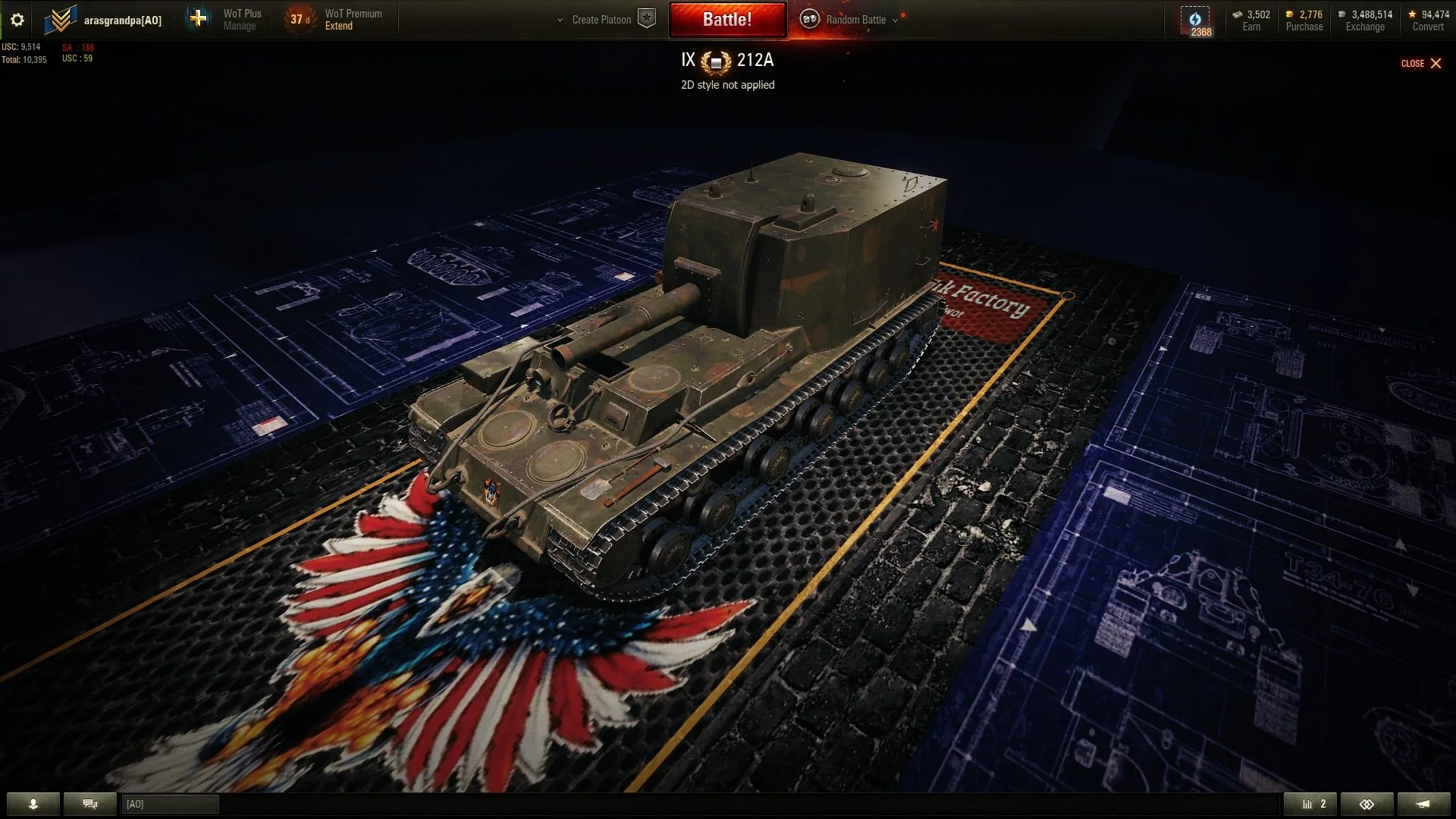Purchase gold from the currency bar
The height and width of the screenshot is (819, 1456).
point(1304,20)
